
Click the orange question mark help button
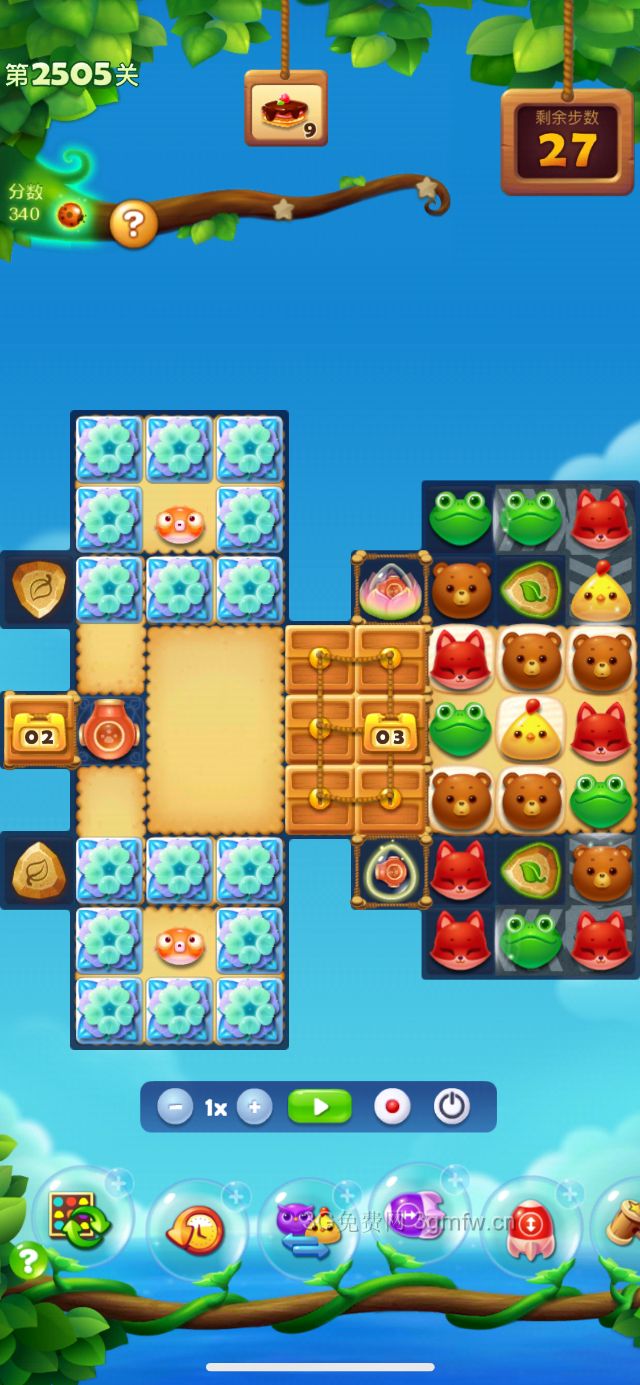(x=133, y=224)
